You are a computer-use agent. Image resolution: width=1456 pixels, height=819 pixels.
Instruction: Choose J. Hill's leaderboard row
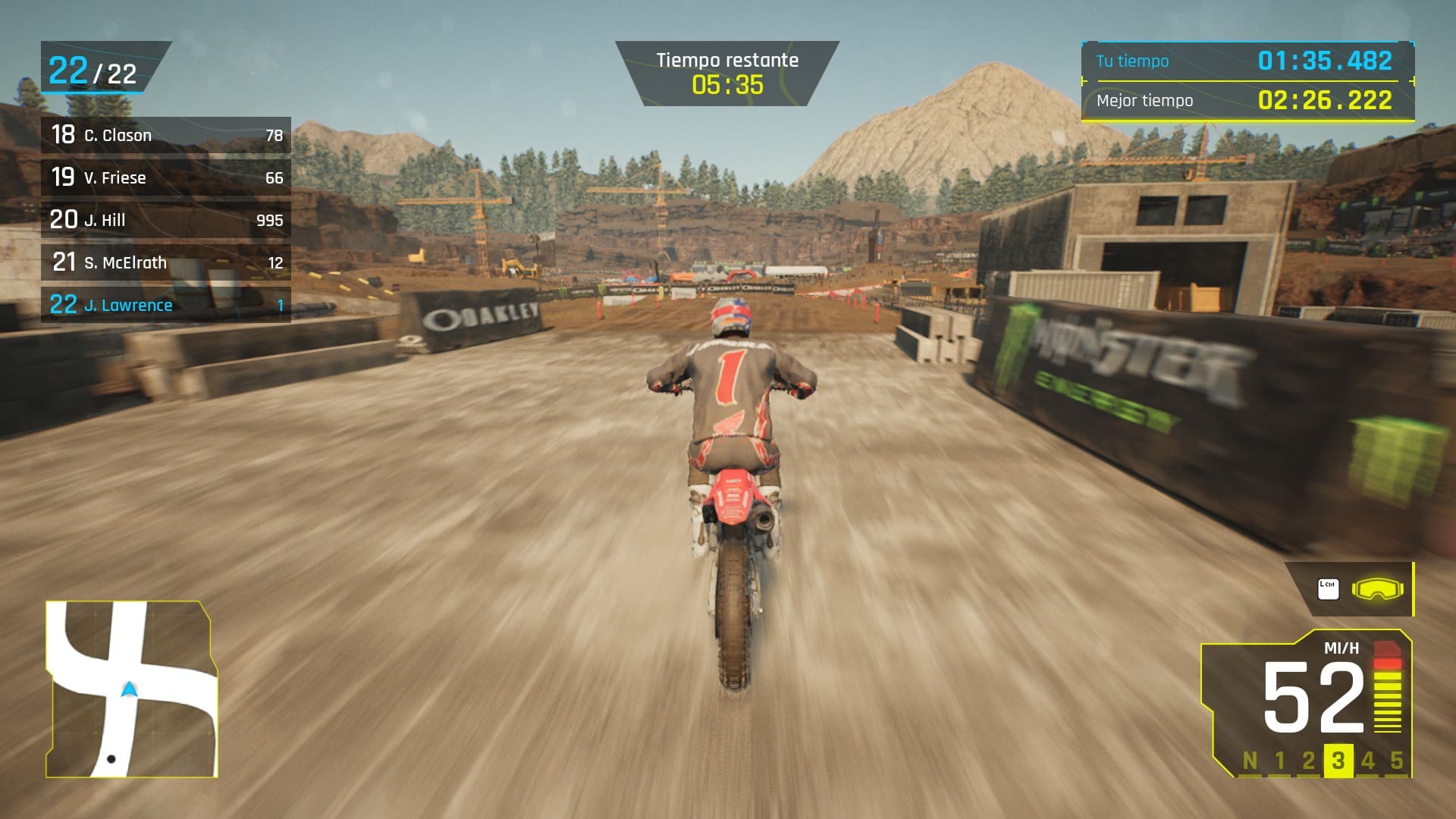coord(165,220)
